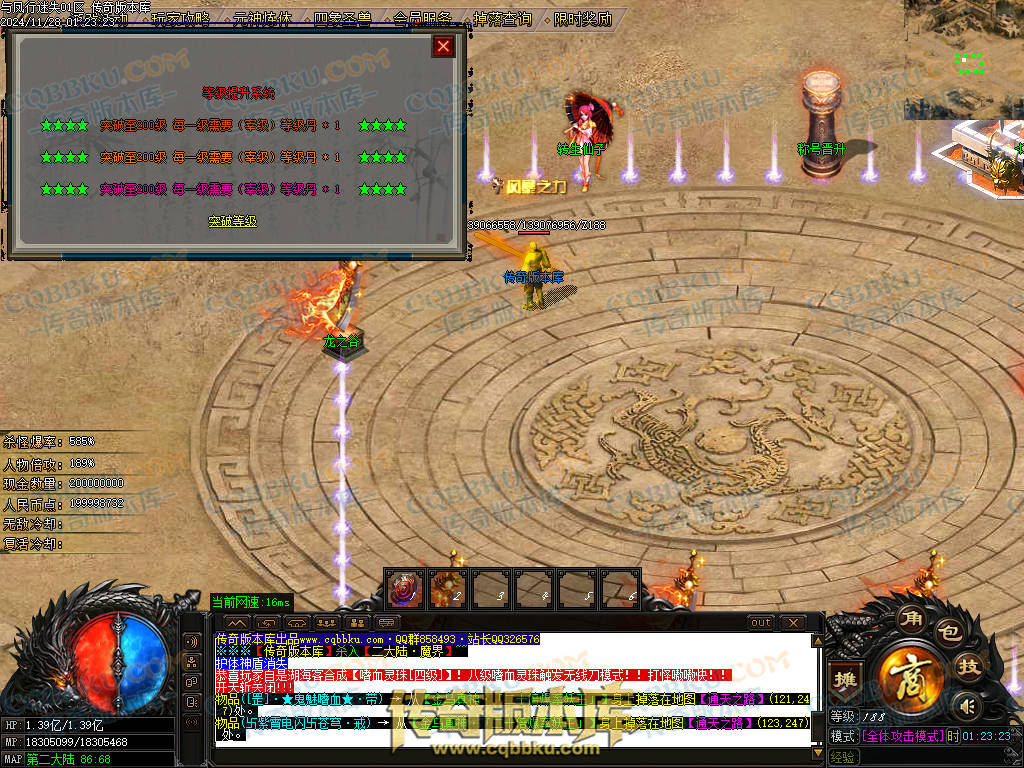Image resolution: width=1024 pixels, height=768 pixels.
Task: Click the 突破等级 breakthrough link
Action: (232, 221)
